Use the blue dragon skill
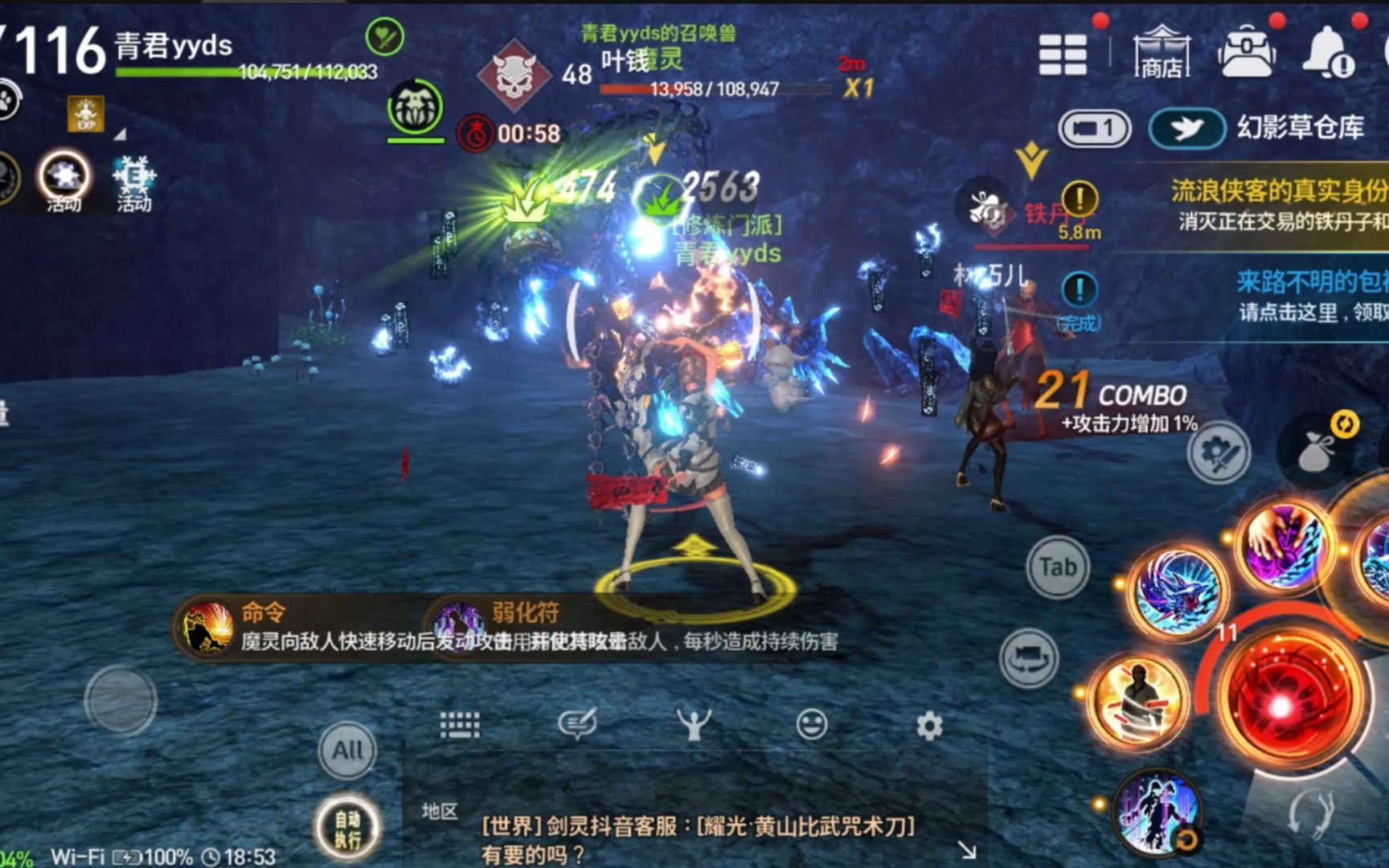 pos(1178,592)
